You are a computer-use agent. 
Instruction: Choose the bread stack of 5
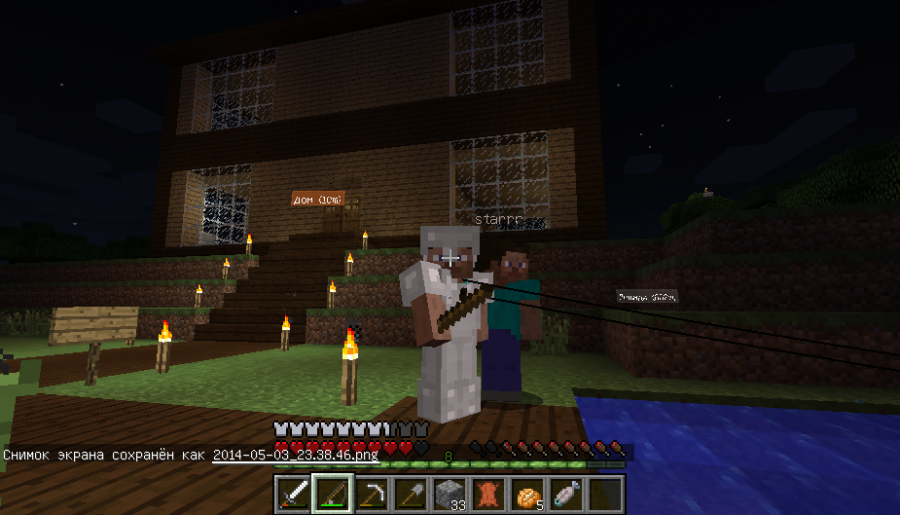click(527, 494)
